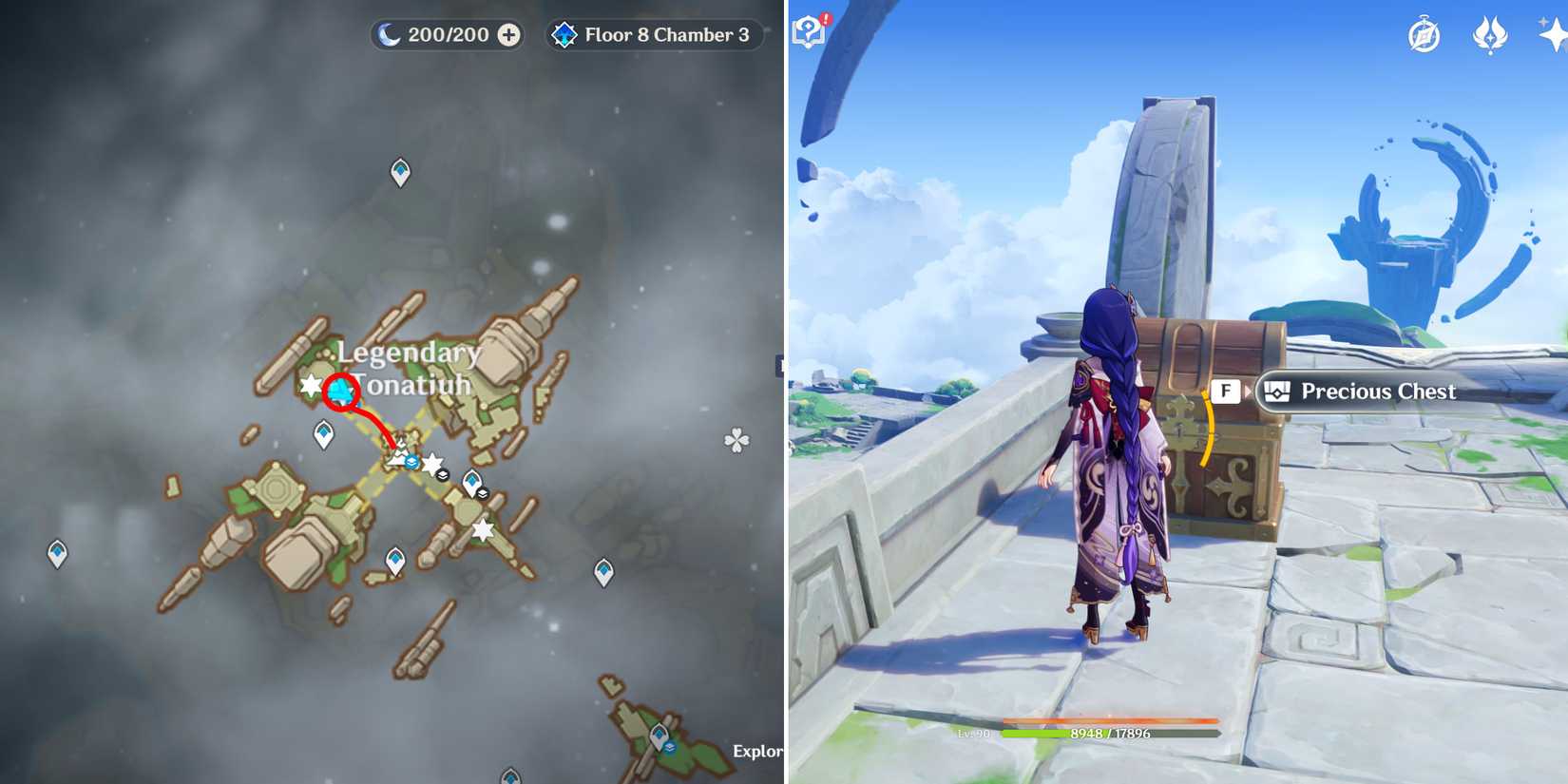Open the Exploration progress text at map bottom

point(756,751)
